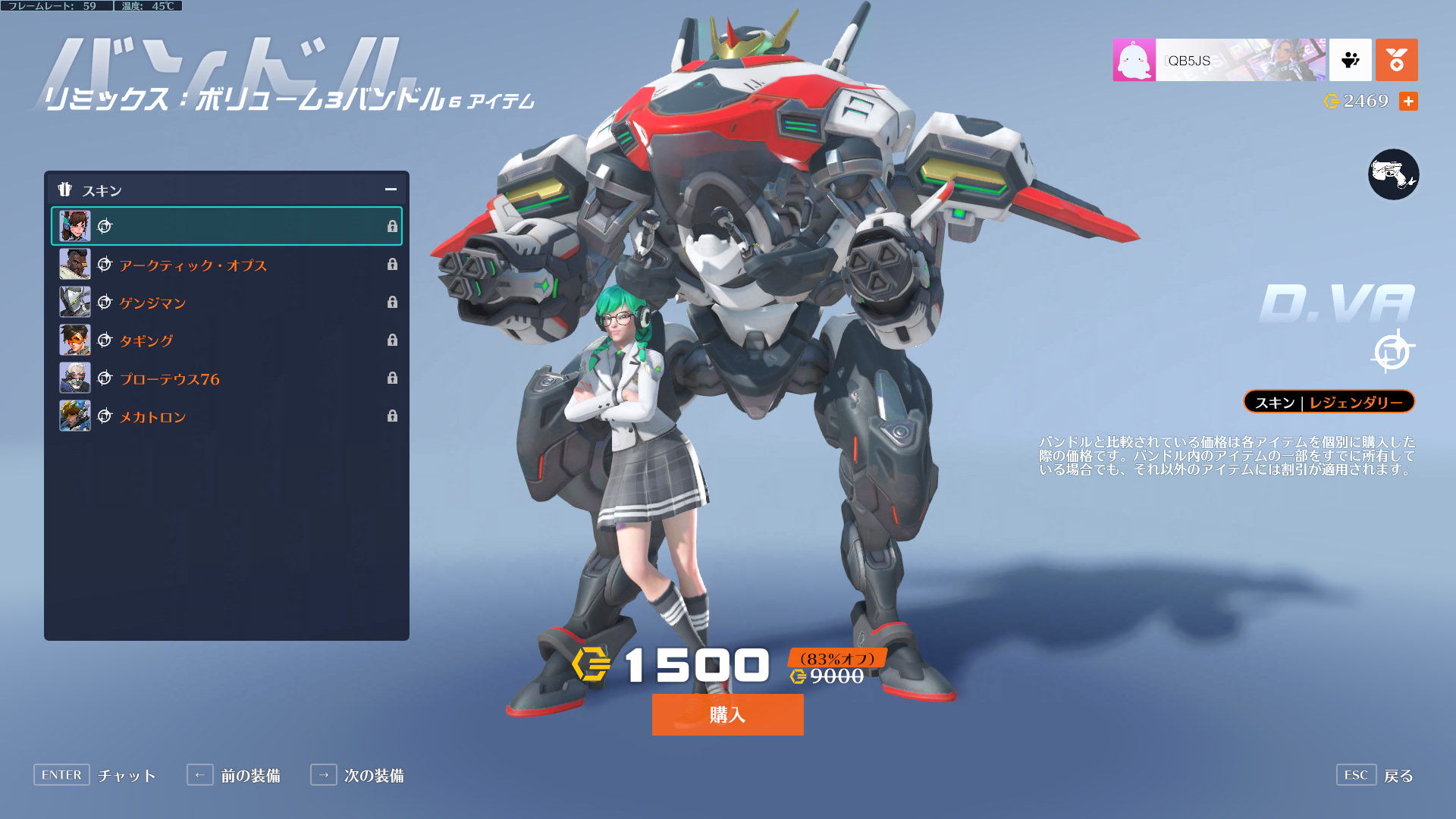Open the social group icon
The image size is (1456, 819).
coord(1350,60)
